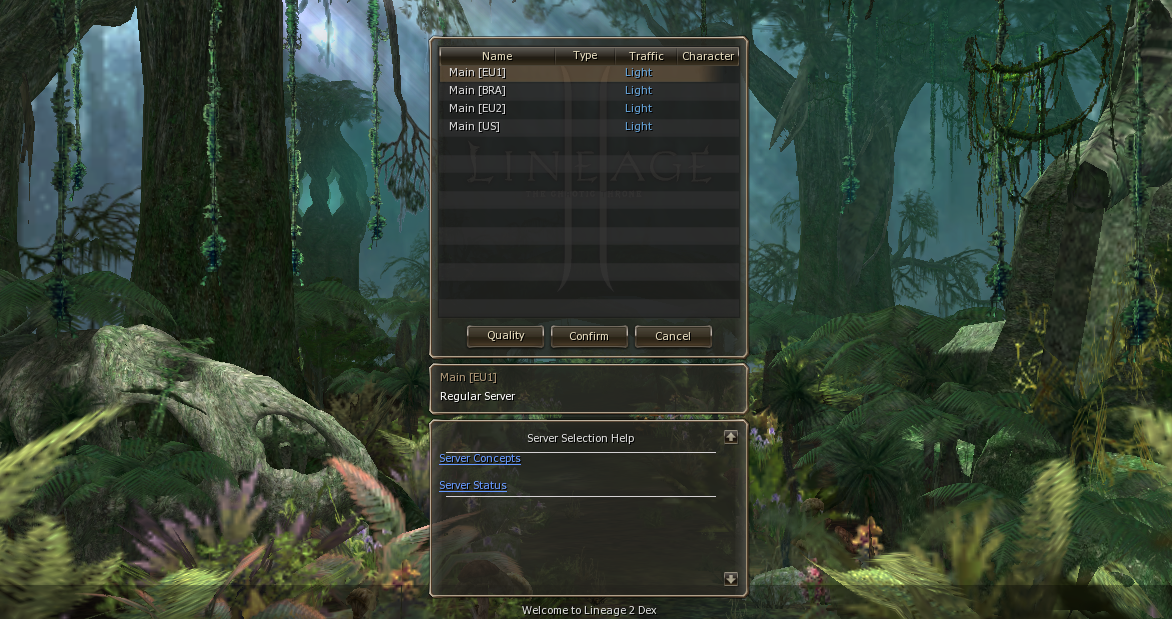Screen dimensions: 1172x619
Task: Pick the Main [EU2] server entry
Action: [x=478, y=108]
